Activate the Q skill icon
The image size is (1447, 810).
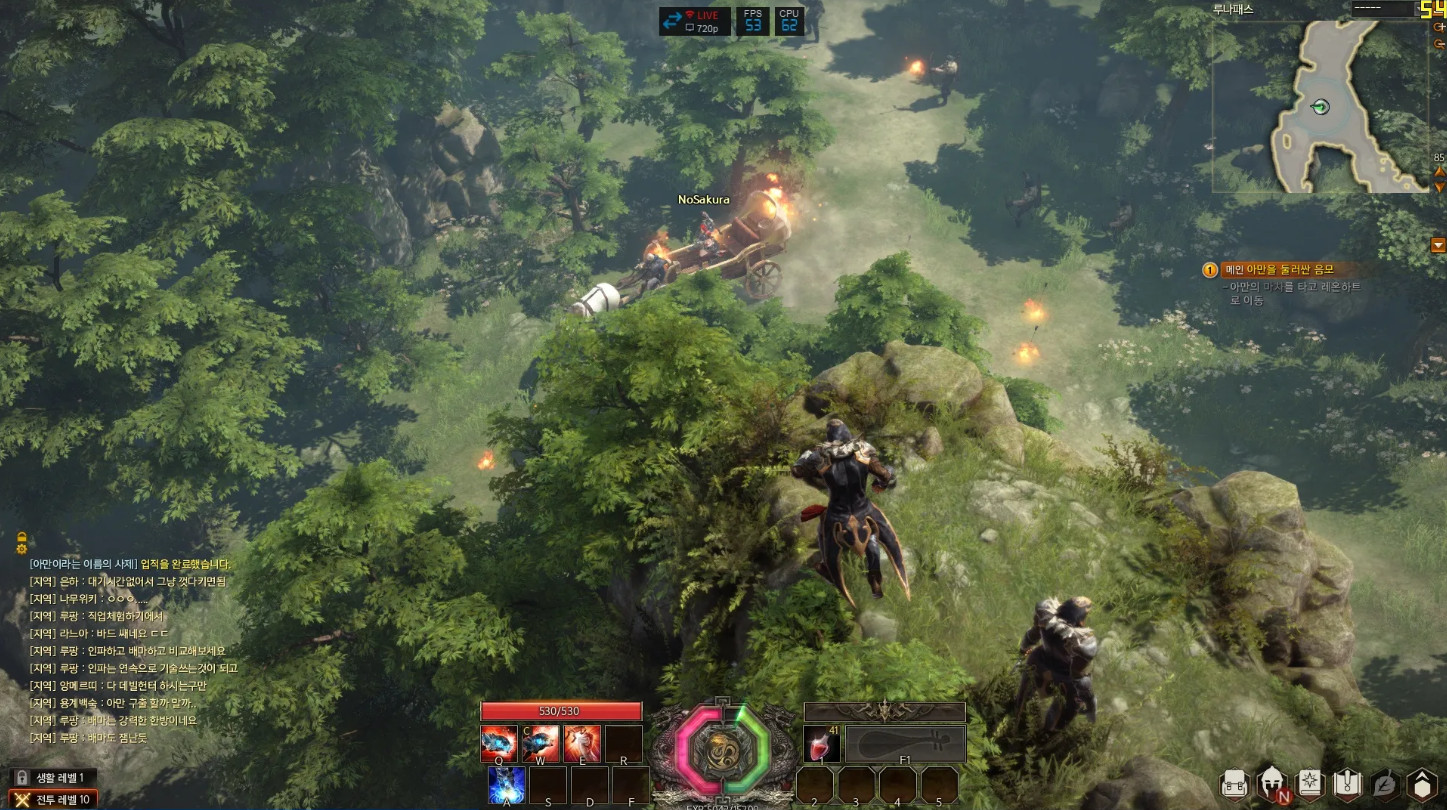tap(499, 744)
